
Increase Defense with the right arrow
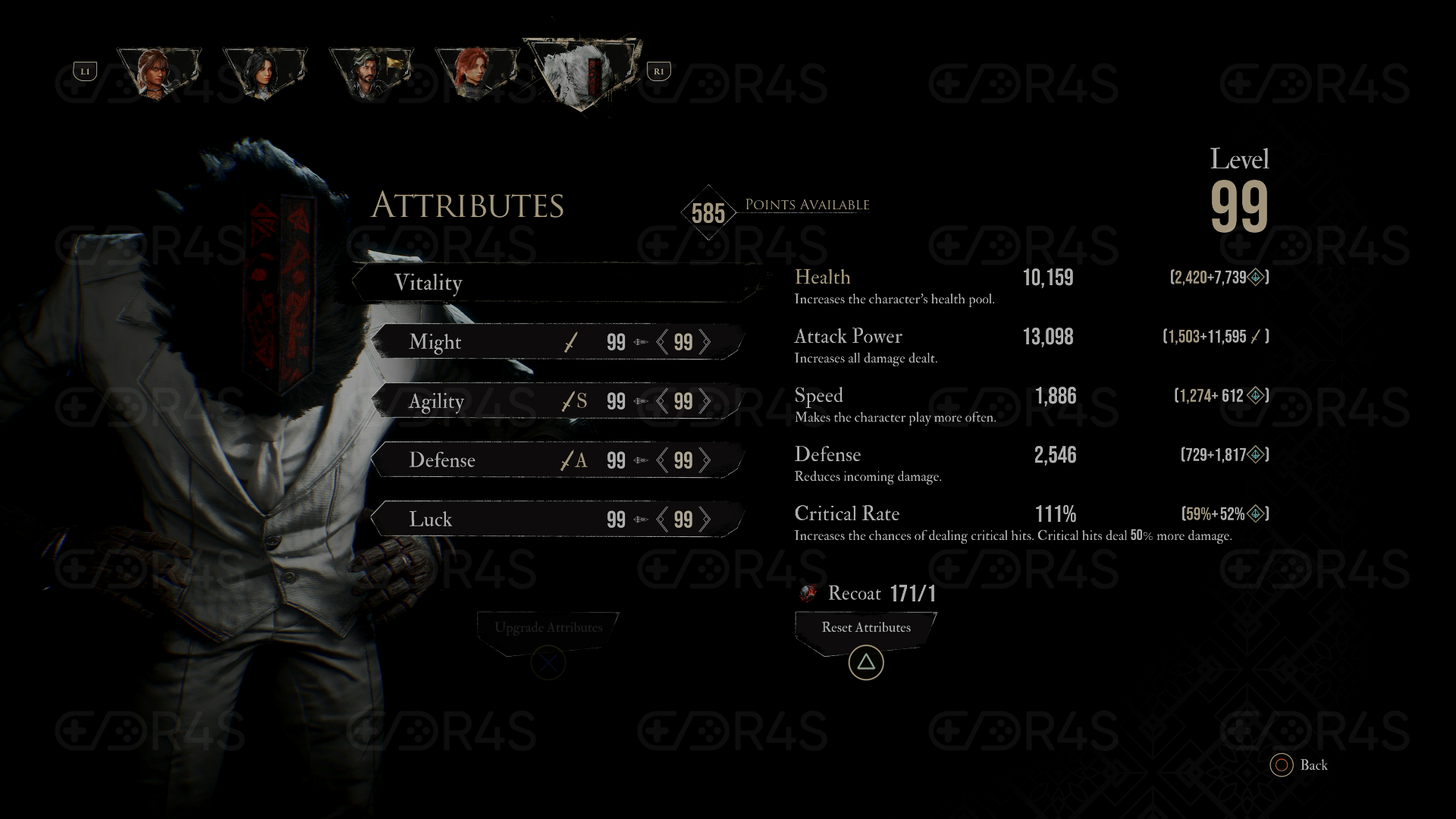[x=705, y=460]
